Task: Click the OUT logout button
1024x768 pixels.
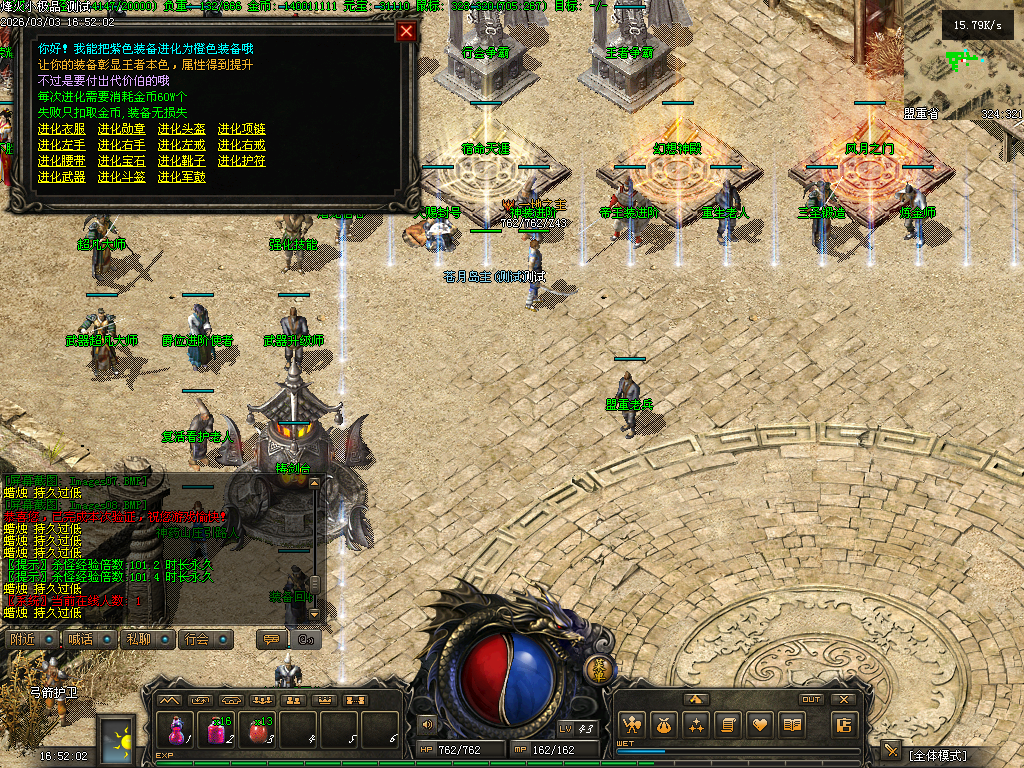Action: pyautogui.click(x=812, y=699)
